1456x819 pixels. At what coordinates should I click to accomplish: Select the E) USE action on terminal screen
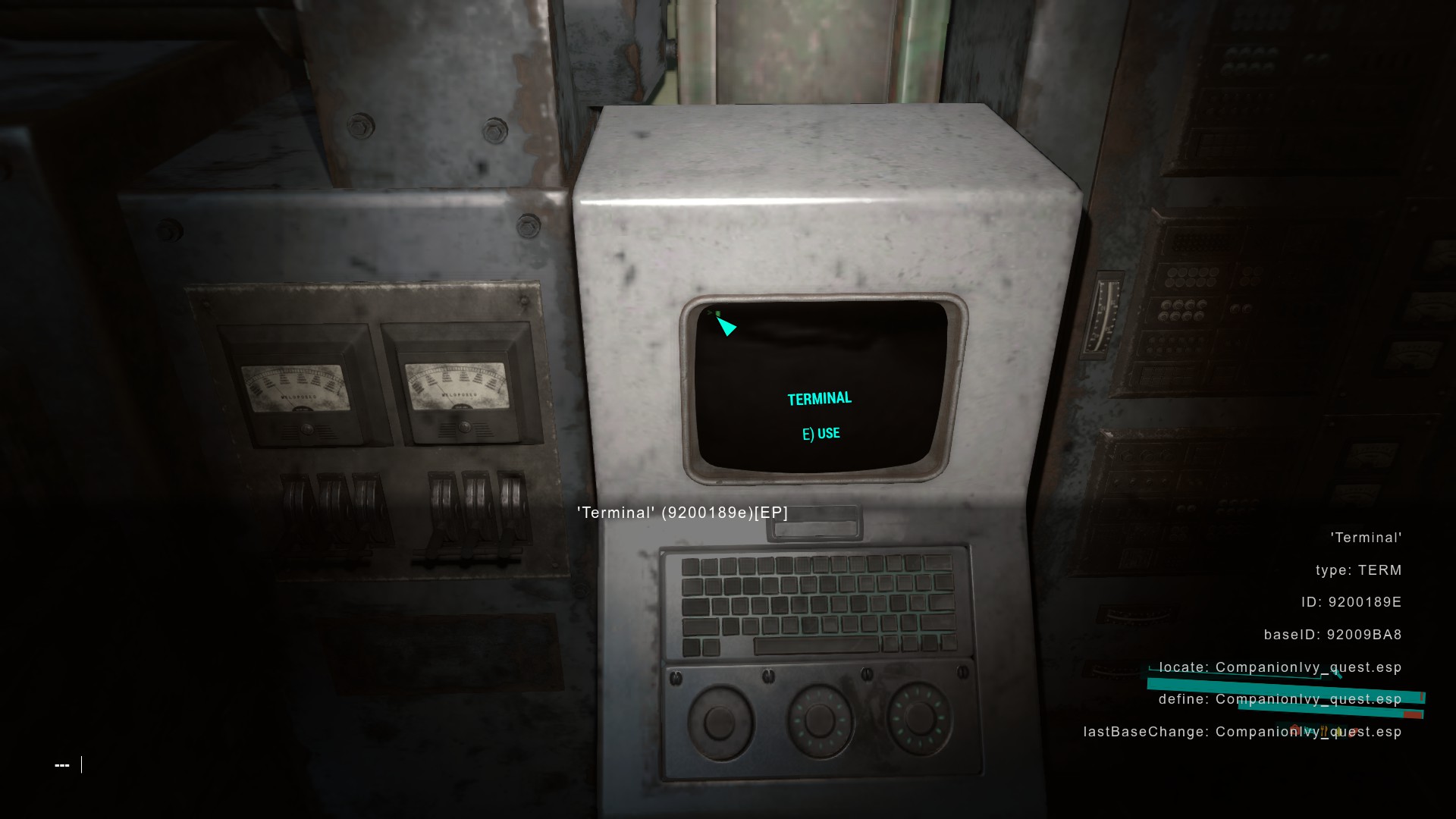(x=820, y=433)
